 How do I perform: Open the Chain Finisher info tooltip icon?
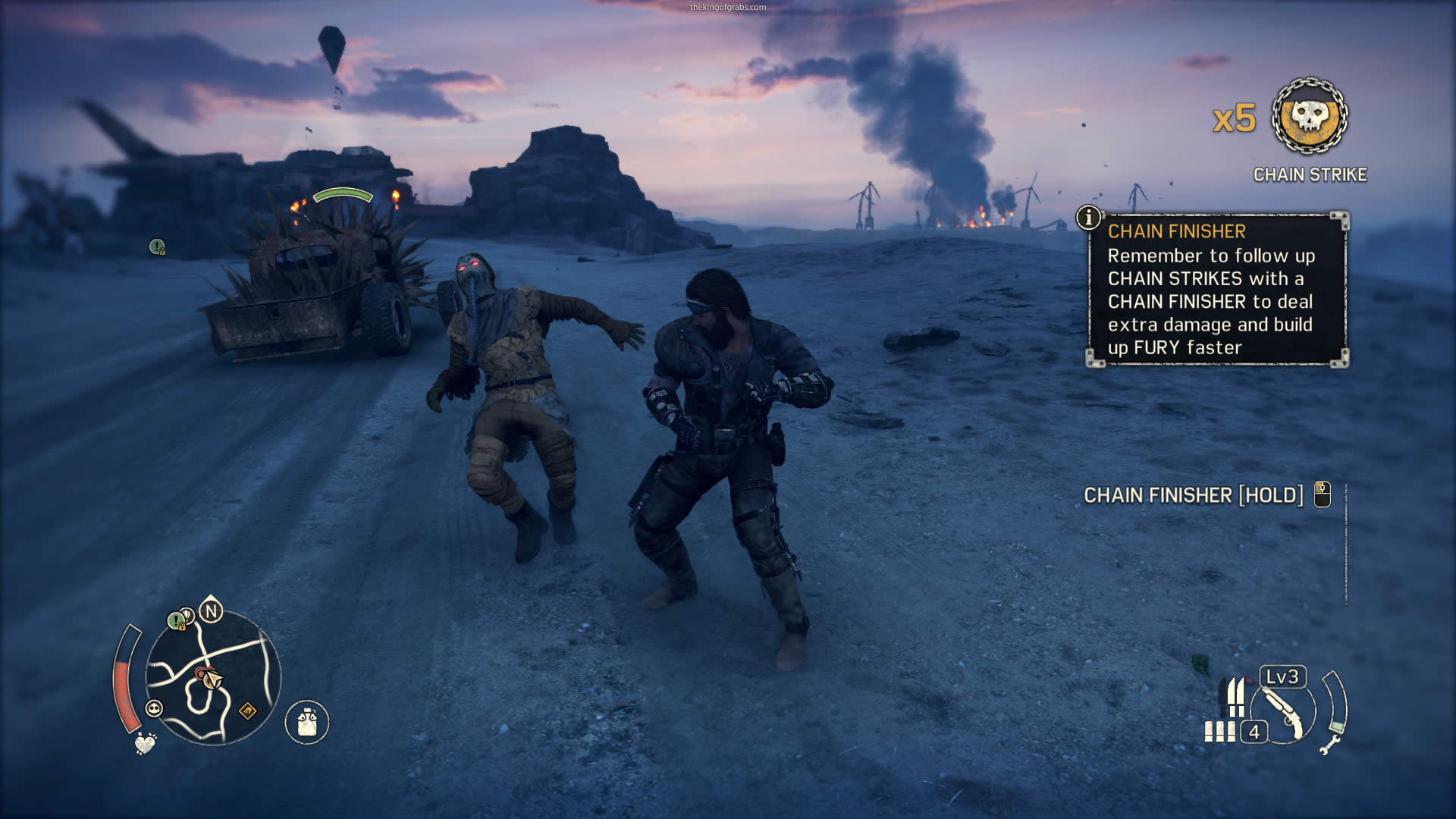(1088, 218)
